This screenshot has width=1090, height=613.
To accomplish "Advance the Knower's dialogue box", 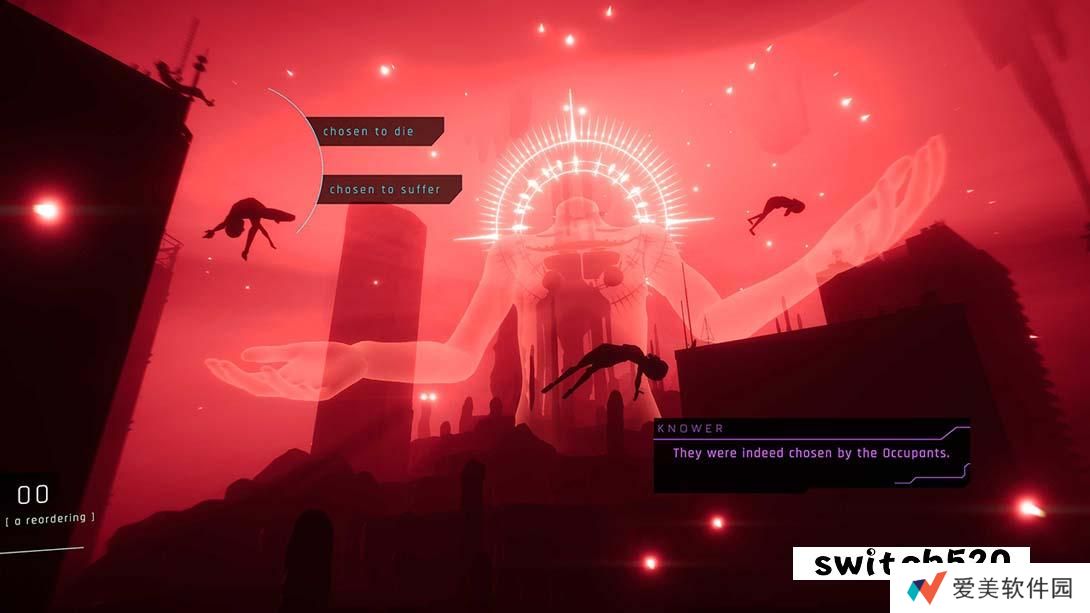I will (x=810, y=454).
